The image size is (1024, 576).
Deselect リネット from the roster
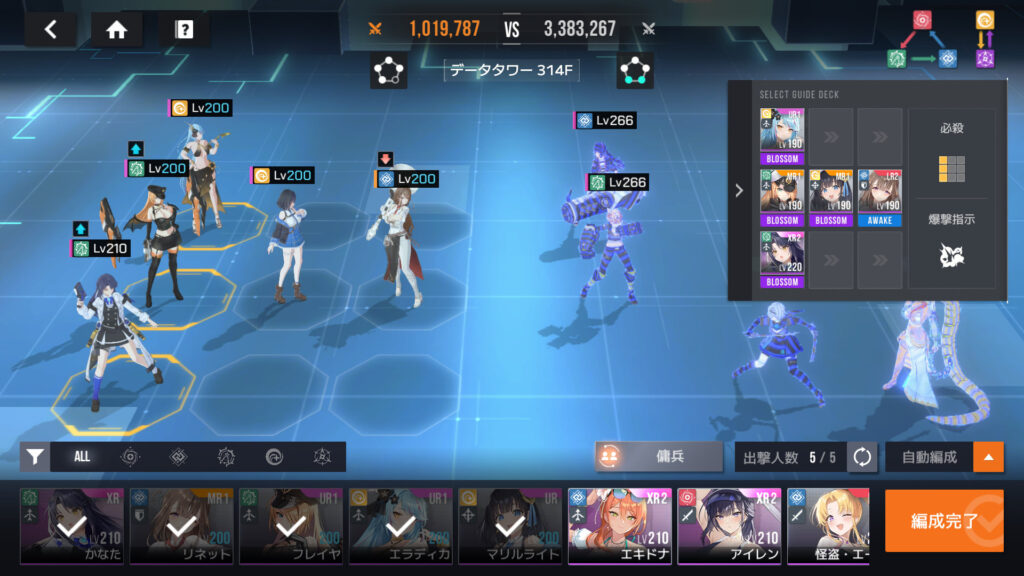pyautogui.click(x=181, y=527)
